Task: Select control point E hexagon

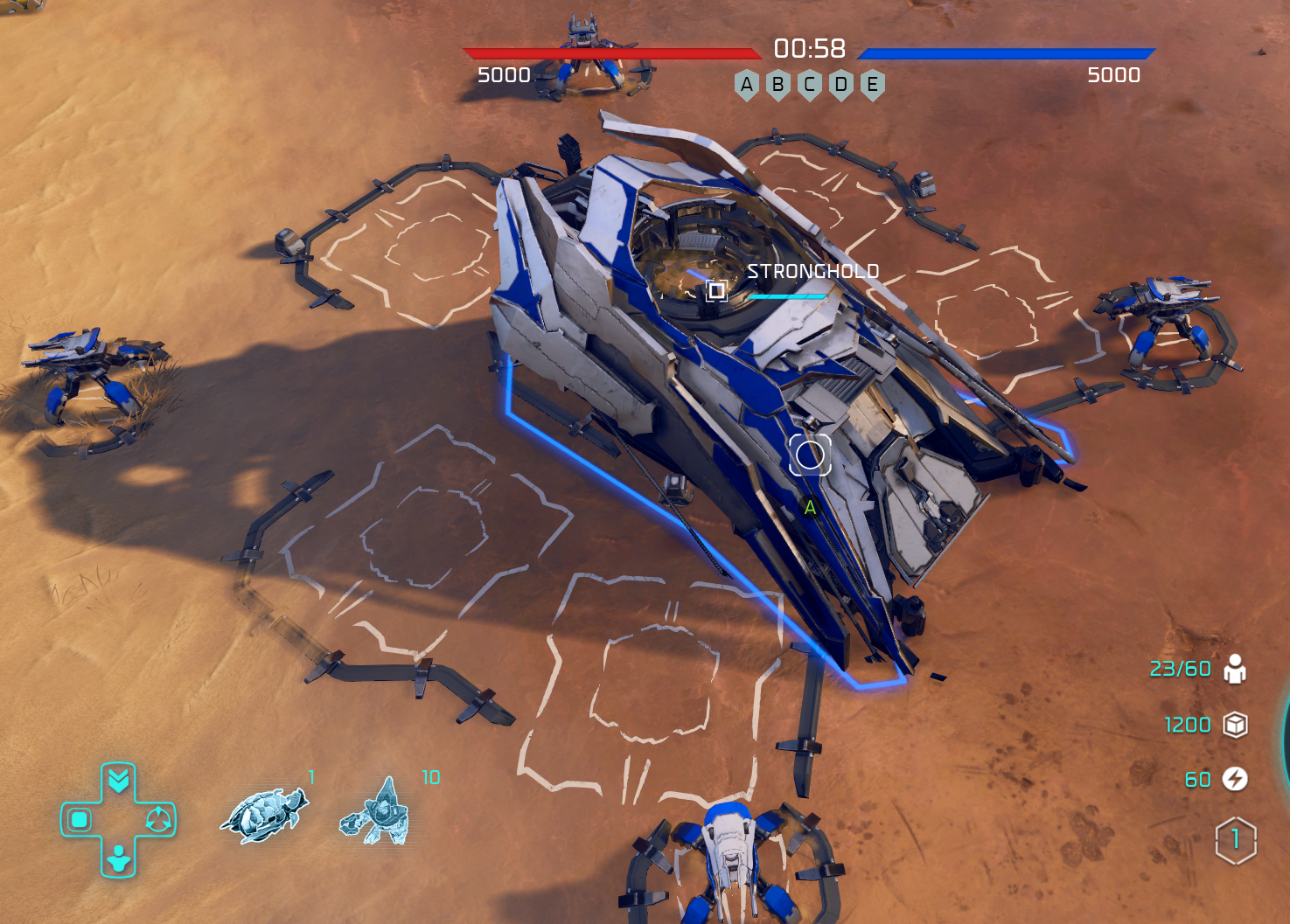Action: pyautogui.click(x=873, y=85)
